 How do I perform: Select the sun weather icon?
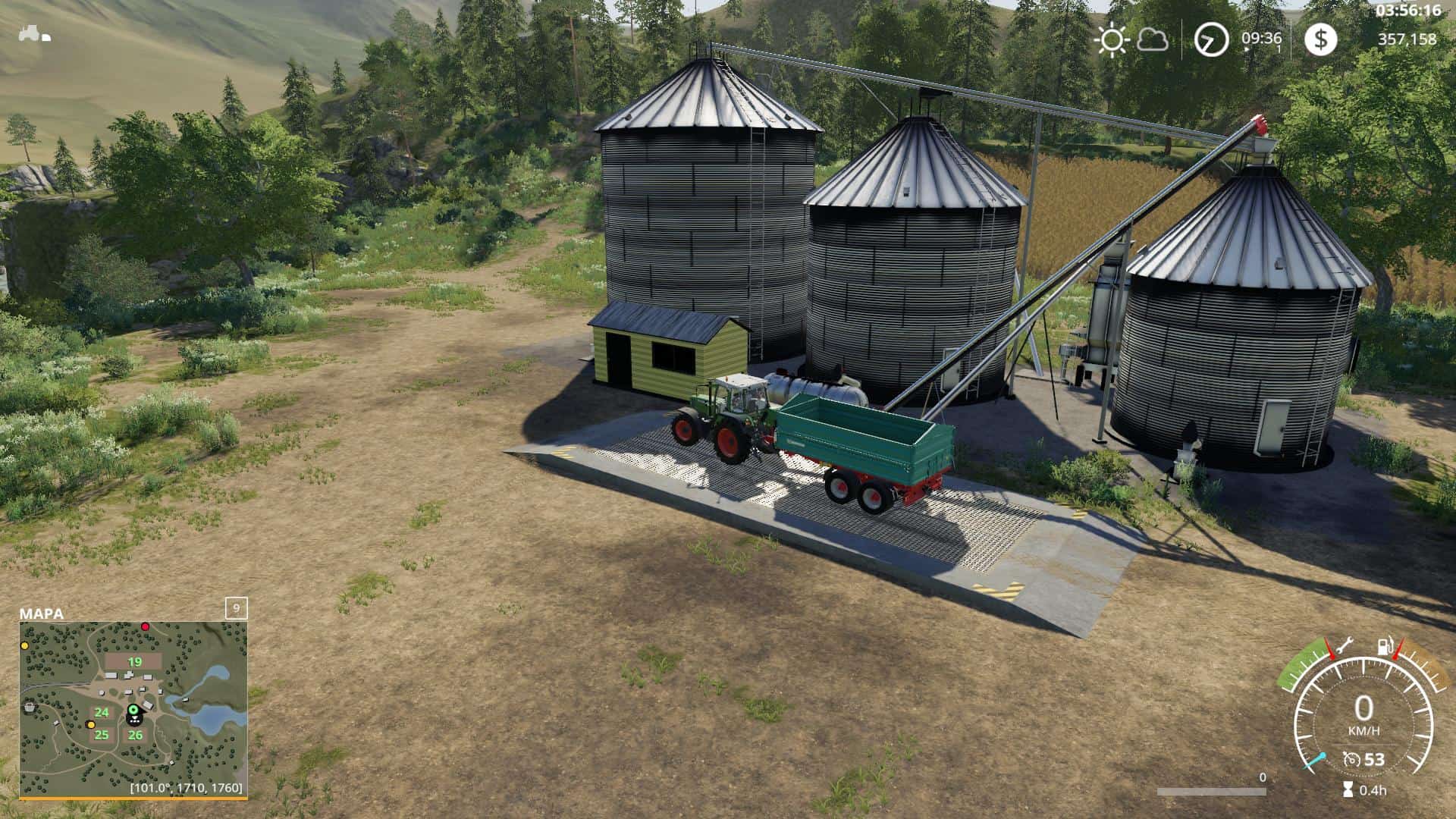pyautogui.click(x=1112, y=39)
